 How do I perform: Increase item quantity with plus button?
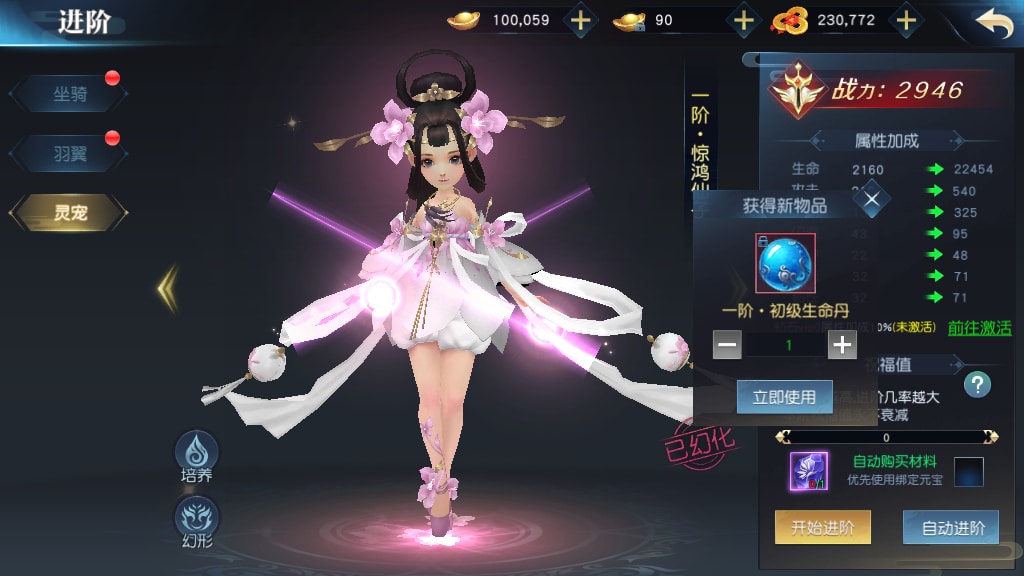pos(842,345)
